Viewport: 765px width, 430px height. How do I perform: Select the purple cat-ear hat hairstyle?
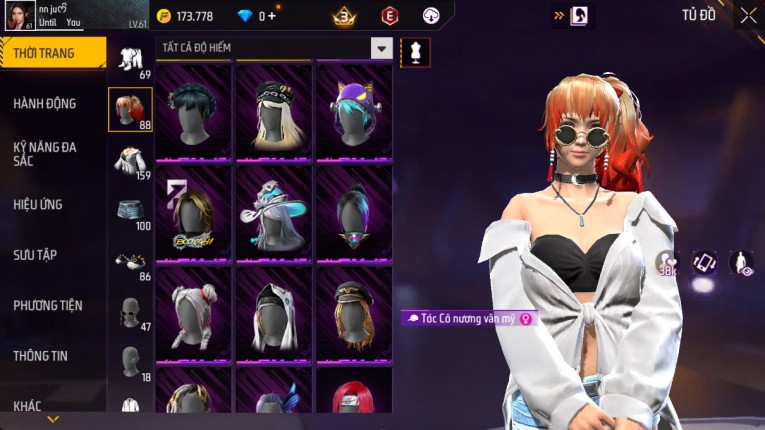(353, 111)
